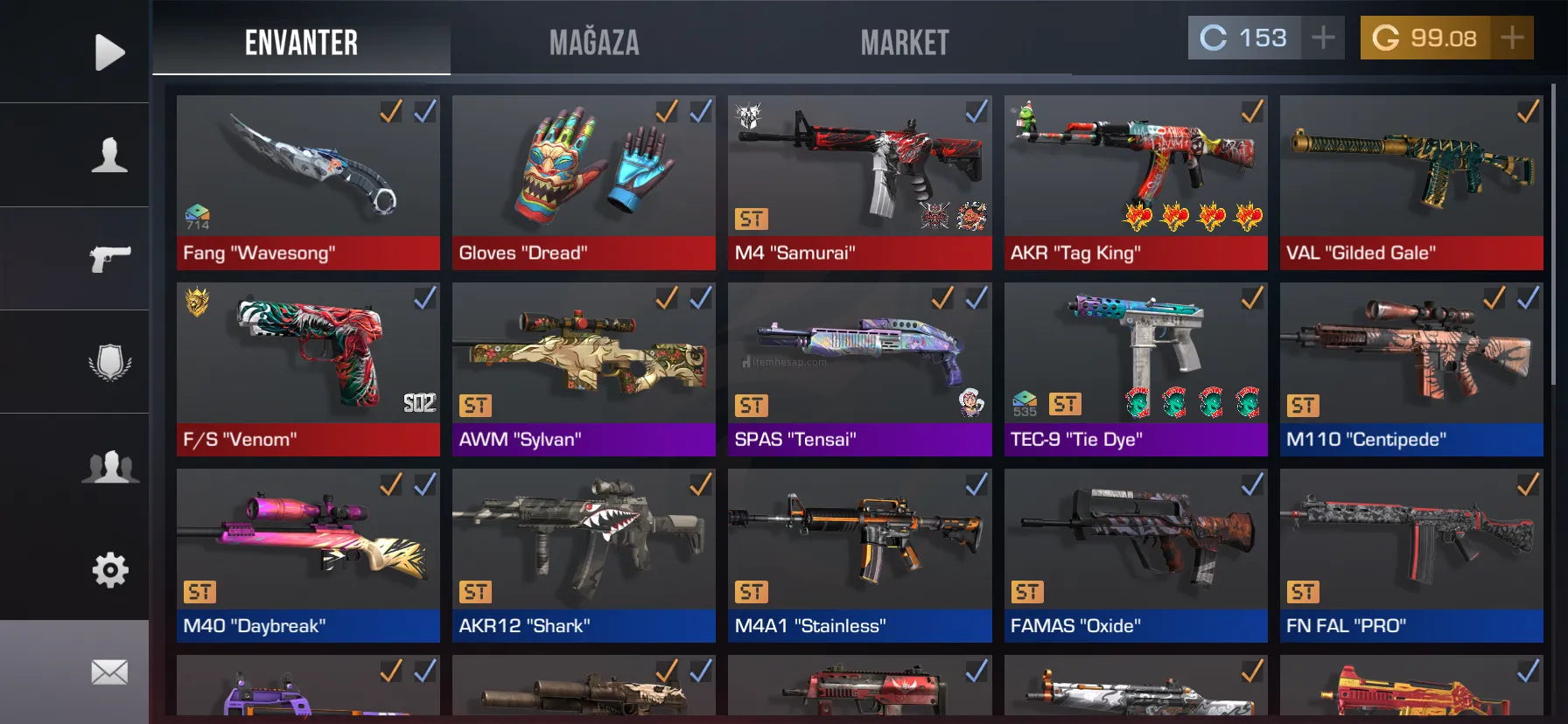Screen dimensions: 1568x724
Task: Open the pistol weapons section
Action: 109,258
